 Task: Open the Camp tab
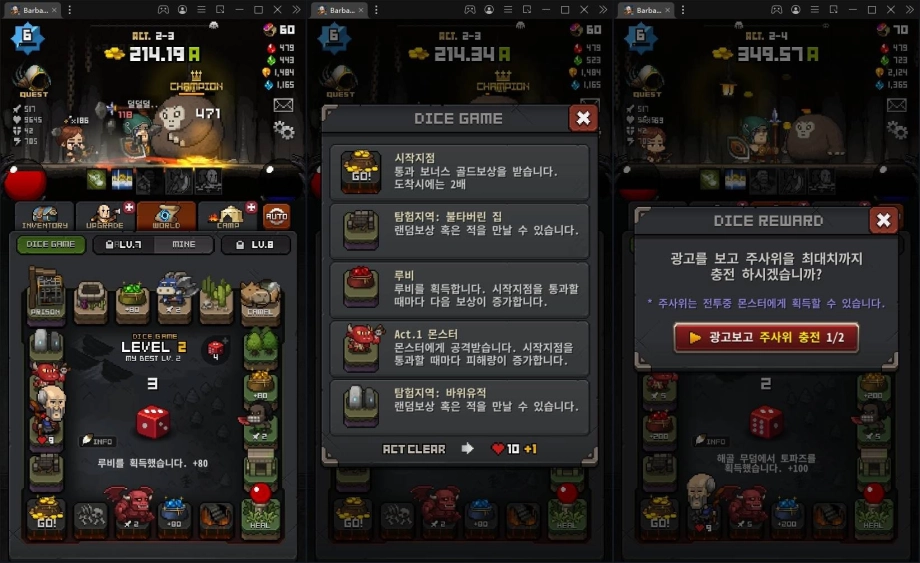tap(227, 216)
